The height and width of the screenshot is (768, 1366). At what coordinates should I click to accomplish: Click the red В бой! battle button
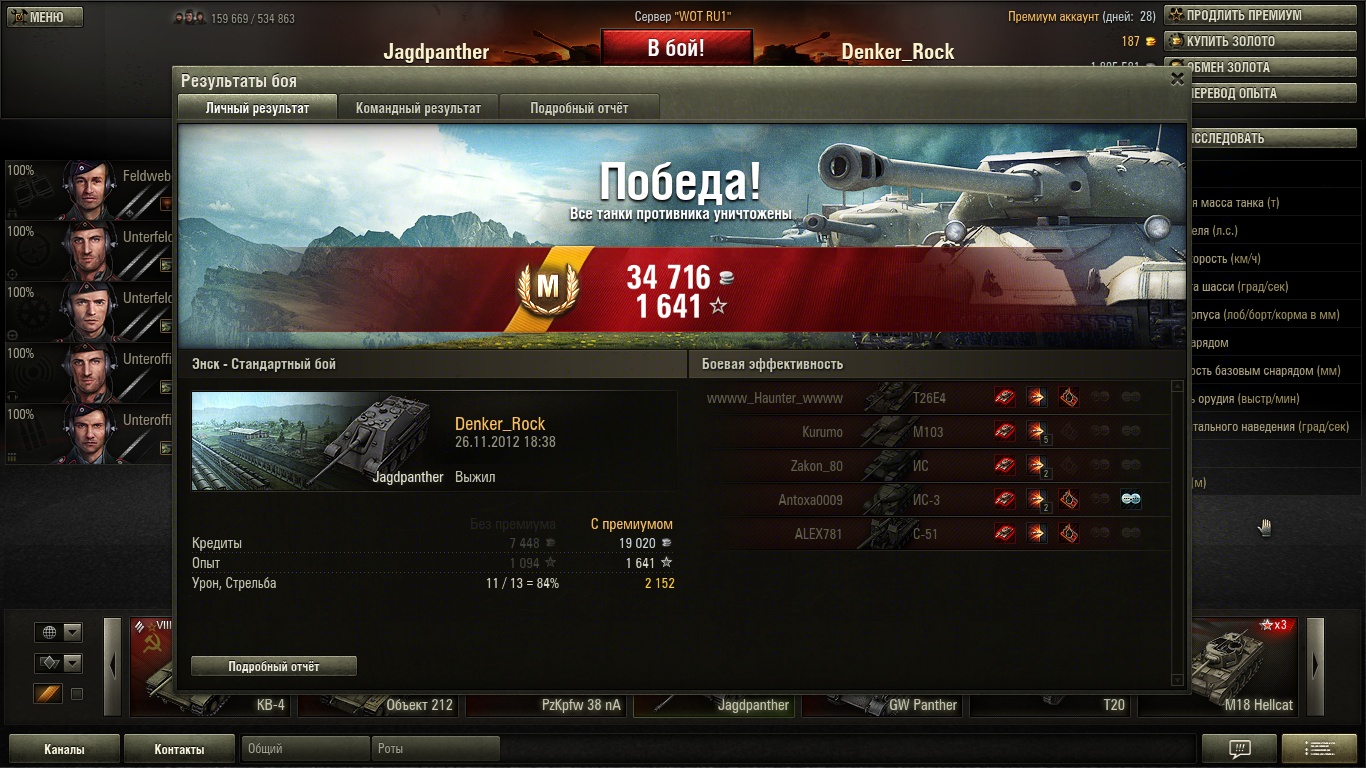(676, 48)
